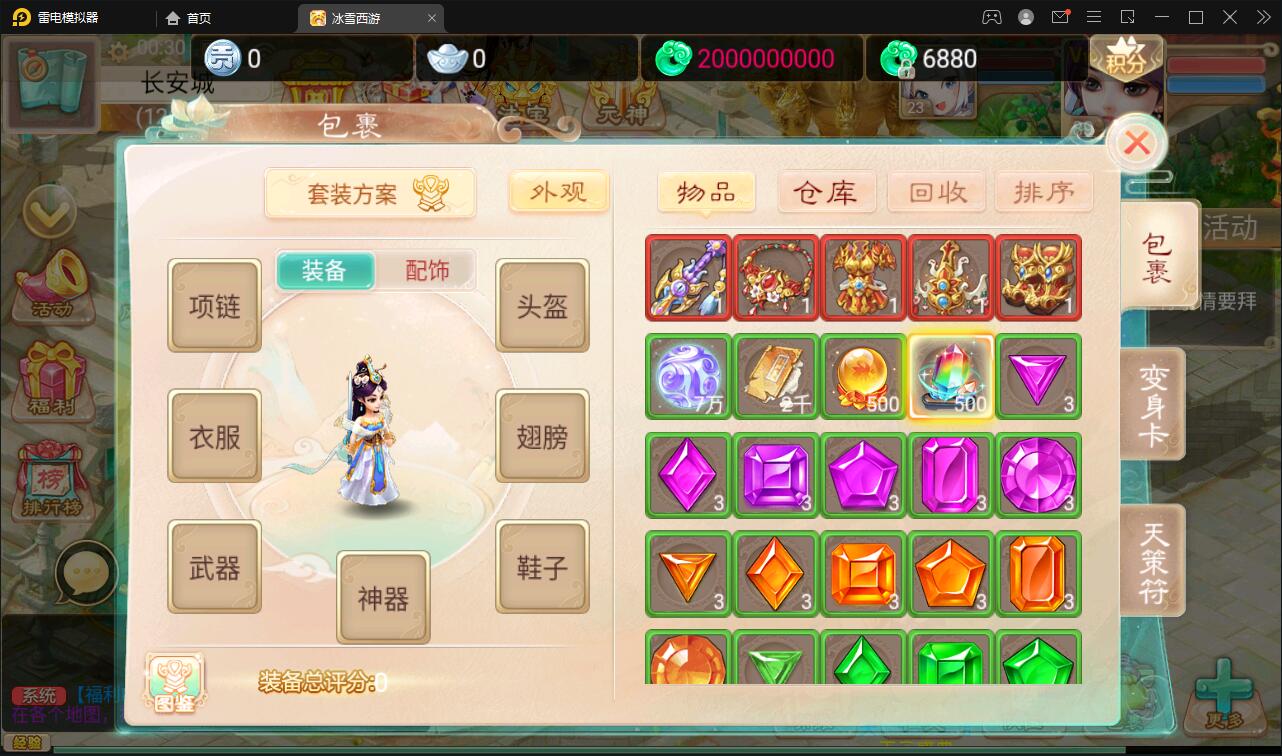Screen dimensions: 1282x756
Task: Keep 装备 equipment view selected
Action: [x=324, y=270]
